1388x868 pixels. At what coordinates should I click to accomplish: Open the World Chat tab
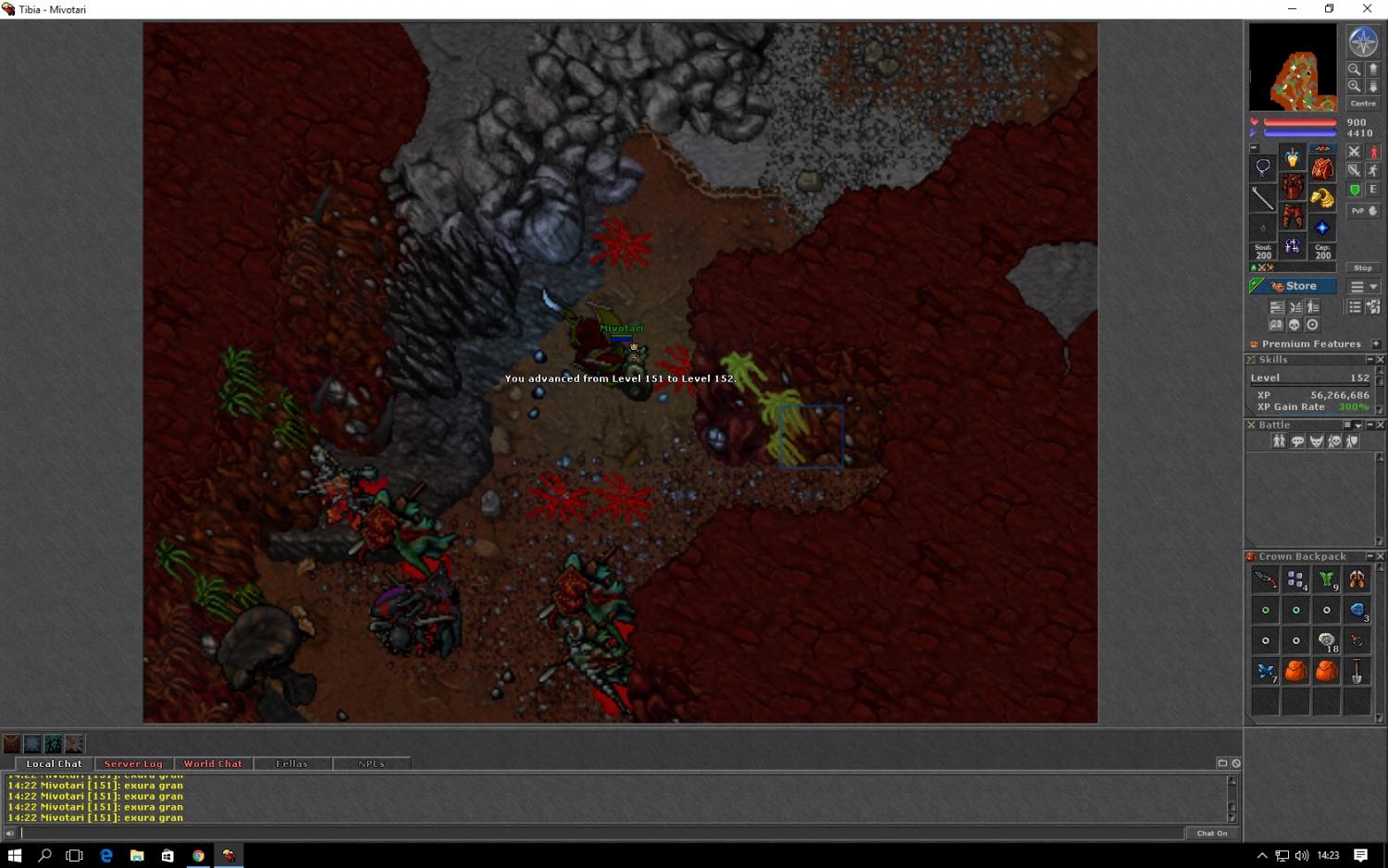[x=213, y=764]
